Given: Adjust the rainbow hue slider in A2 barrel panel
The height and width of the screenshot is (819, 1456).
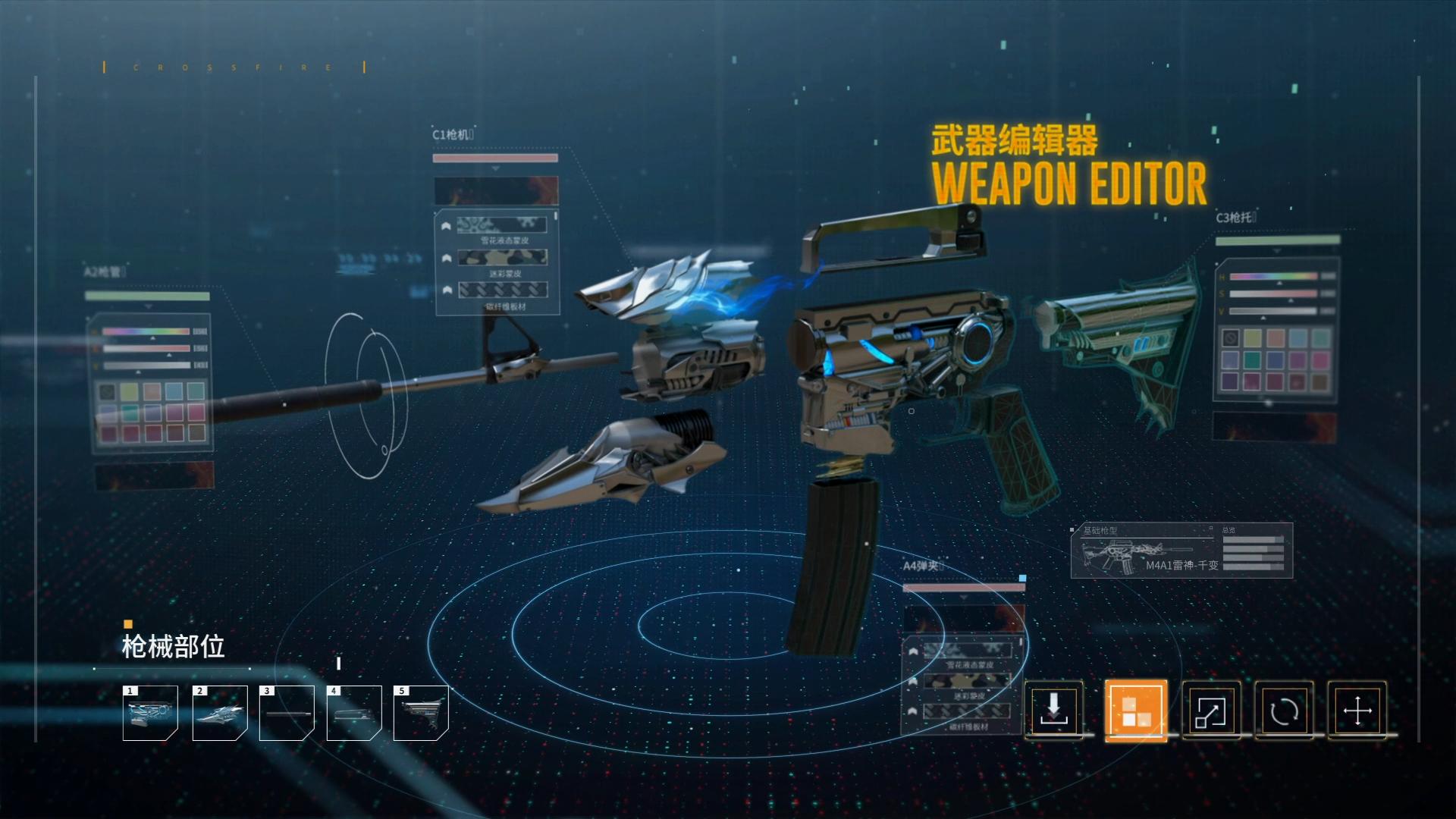Looking at the screenshot, I should pos(146,331).
